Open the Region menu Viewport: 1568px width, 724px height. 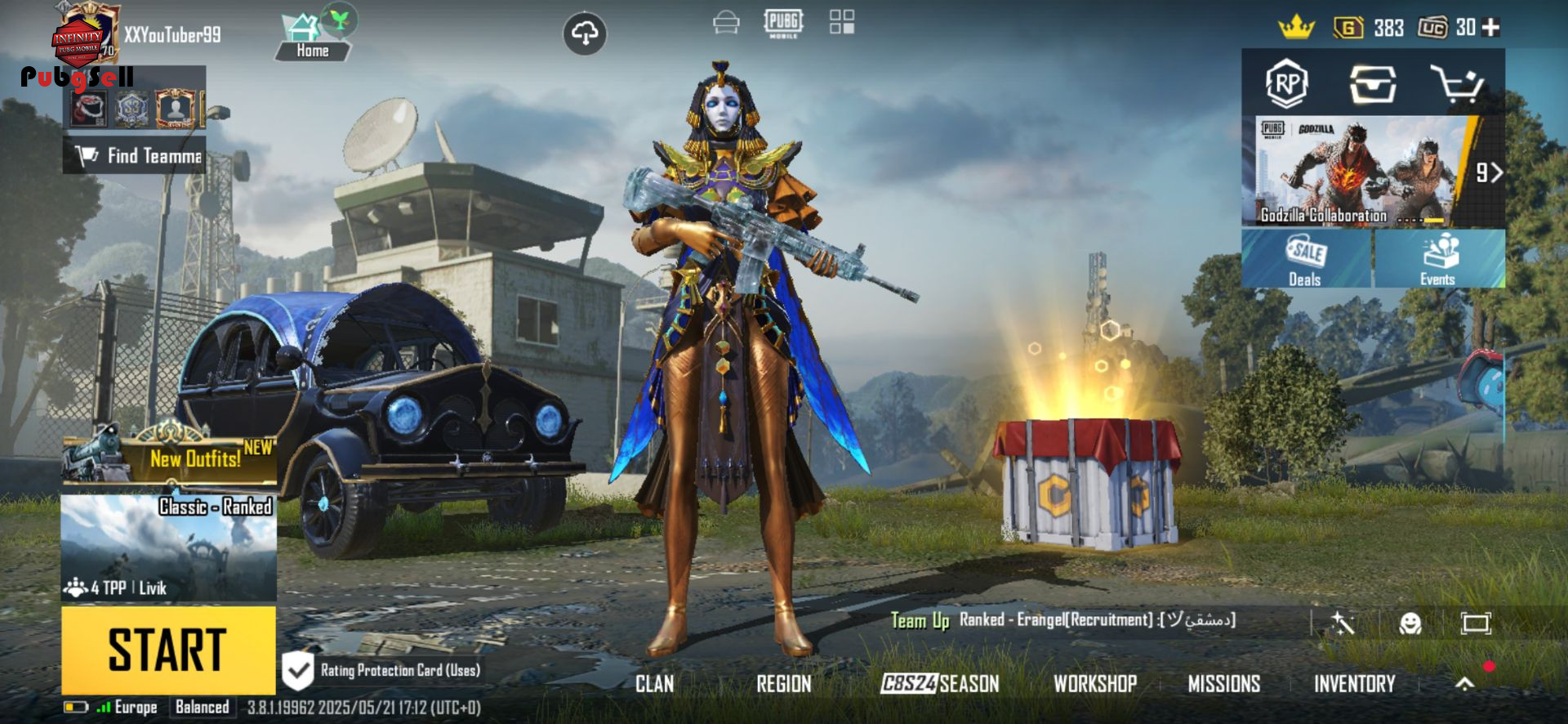tap(783, 683)
